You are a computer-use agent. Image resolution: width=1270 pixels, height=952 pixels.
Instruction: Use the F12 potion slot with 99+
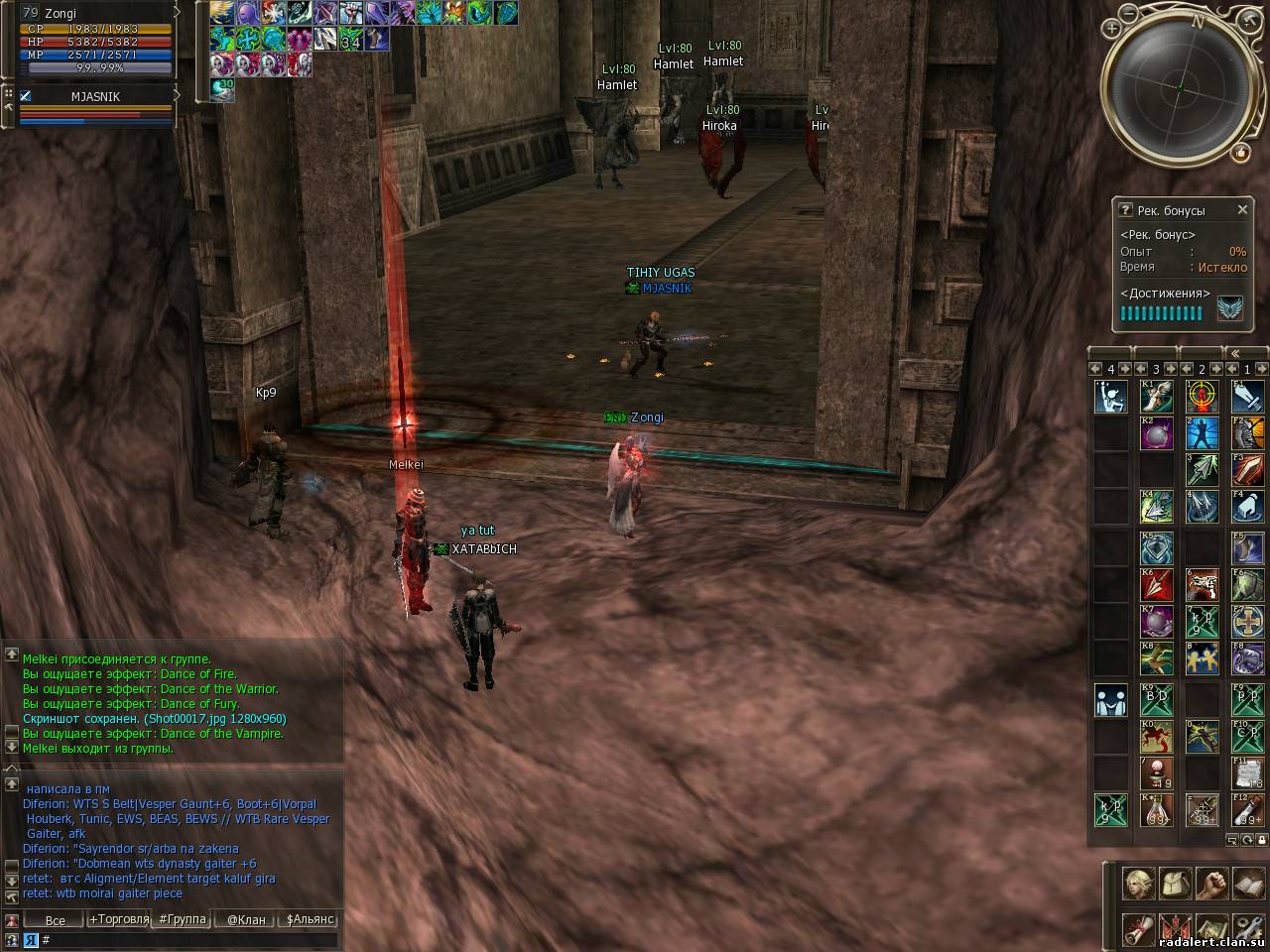click(x=1247, y=810)
